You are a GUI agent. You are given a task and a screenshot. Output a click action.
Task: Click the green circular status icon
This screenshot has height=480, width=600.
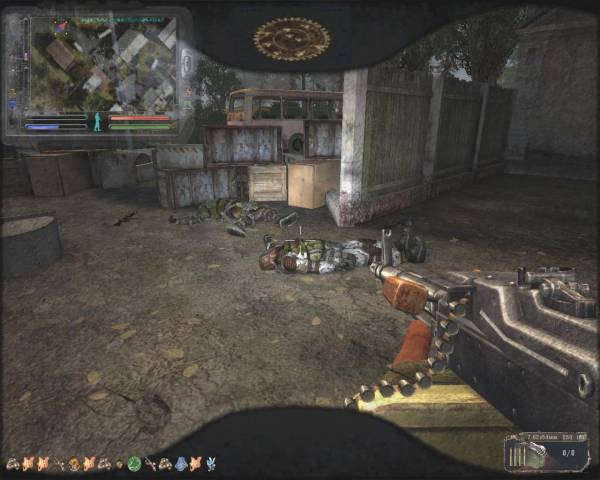pyautogui.click(x=134, y=464)
